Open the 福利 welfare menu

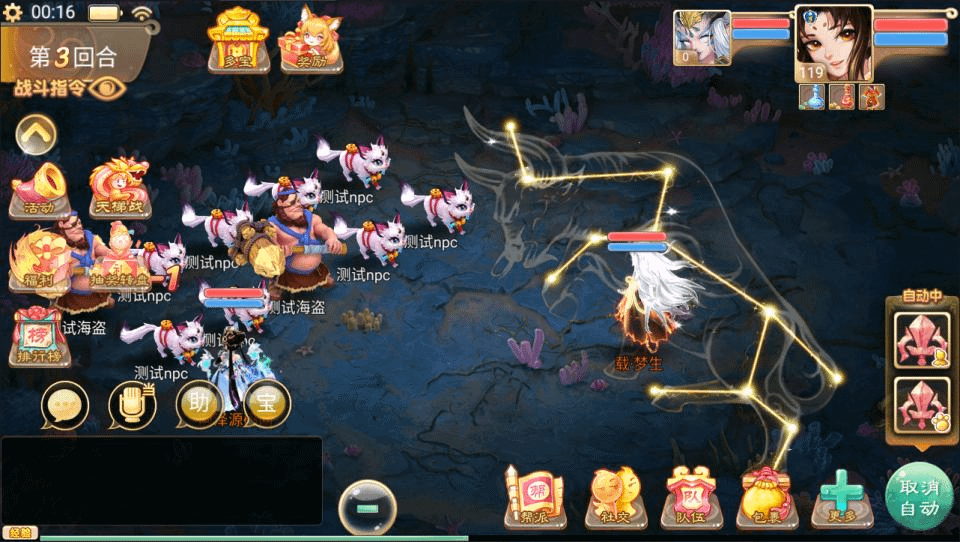(x=38, y=260)
